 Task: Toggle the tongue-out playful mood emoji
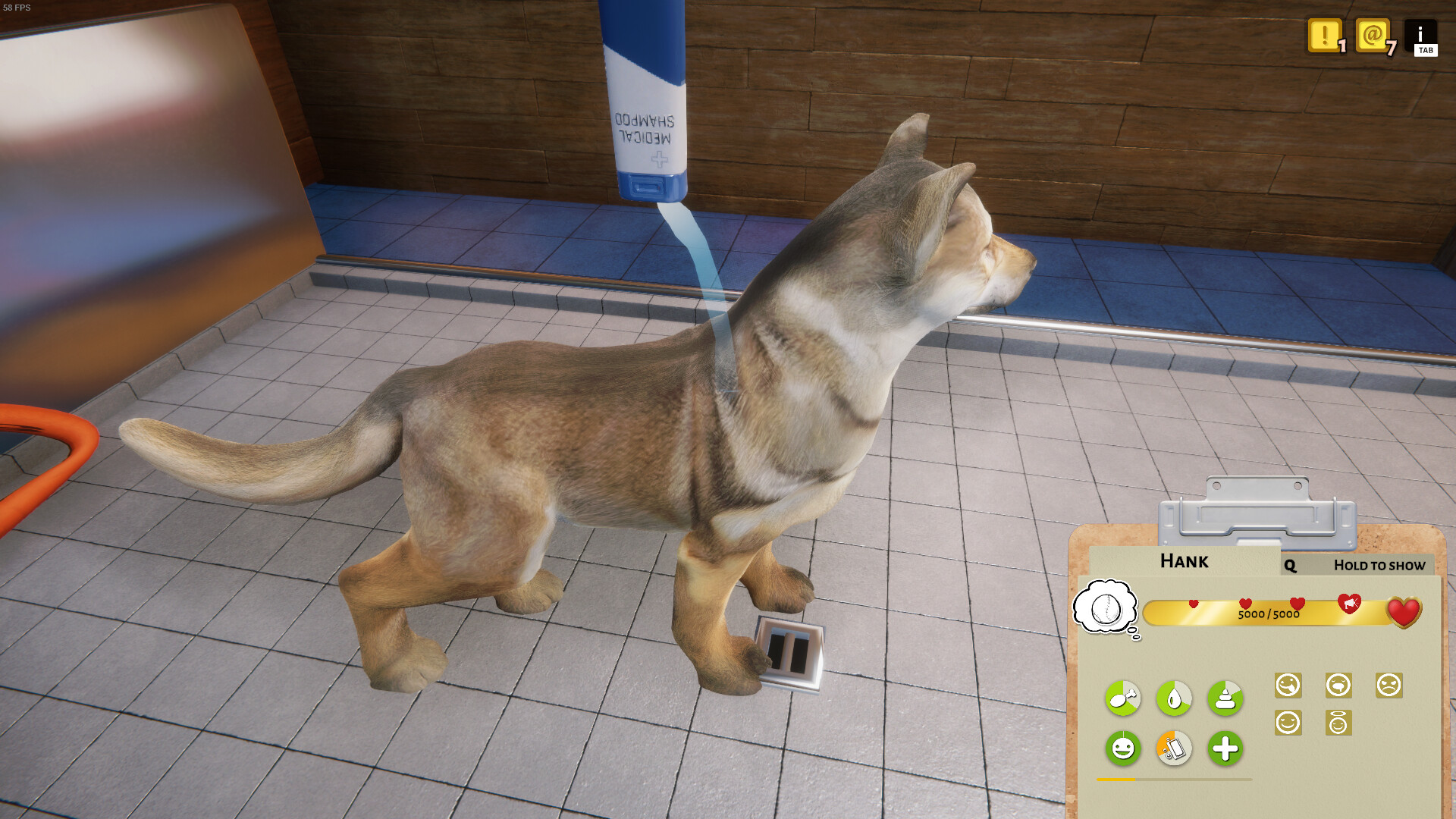pyautogui.click(x=1288, y=685)
